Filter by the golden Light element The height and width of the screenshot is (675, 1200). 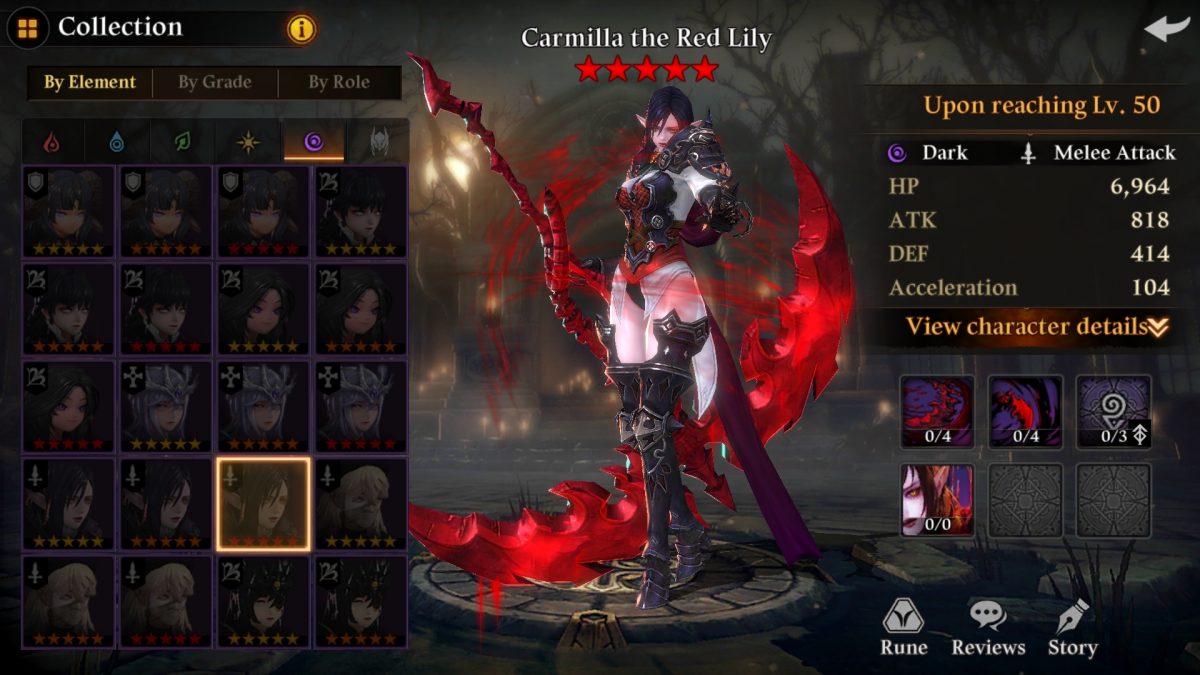point(248,143)
